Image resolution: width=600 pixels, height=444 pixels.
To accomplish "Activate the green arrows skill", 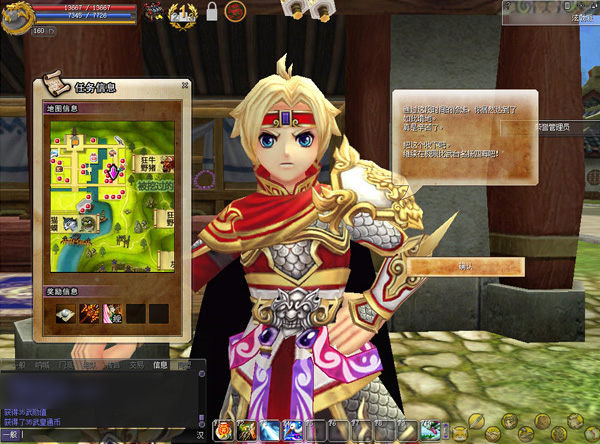I will click(246, 432).
